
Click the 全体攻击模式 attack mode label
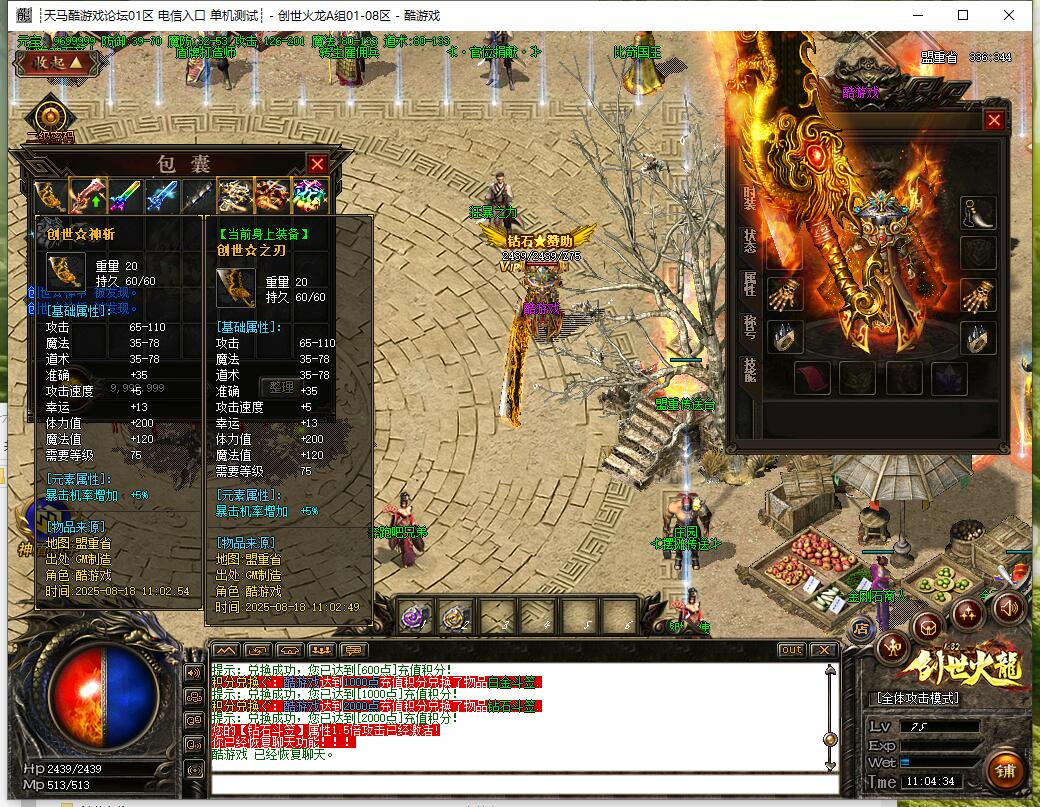(x=917, y=697)
